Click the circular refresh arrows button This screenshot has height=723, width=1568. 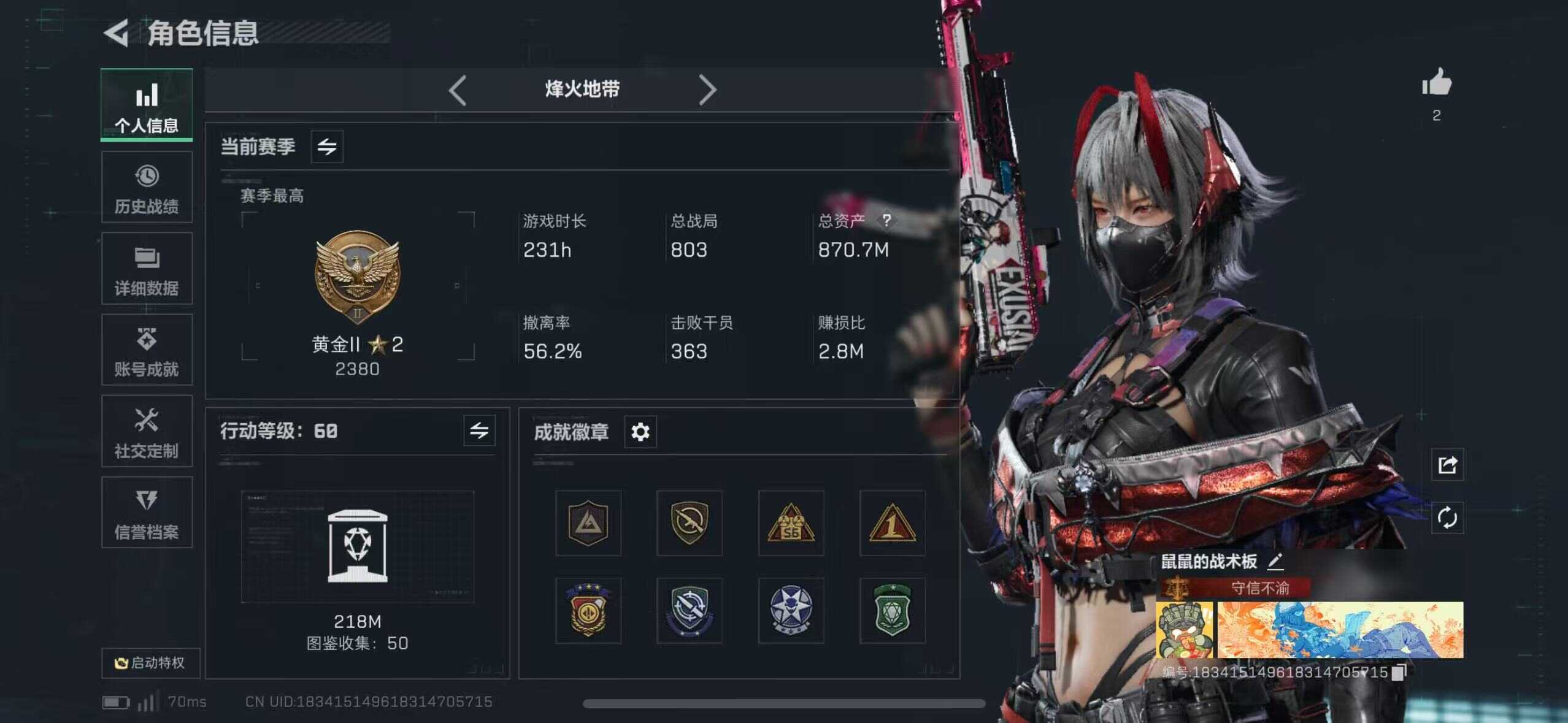coord(1447,518)
